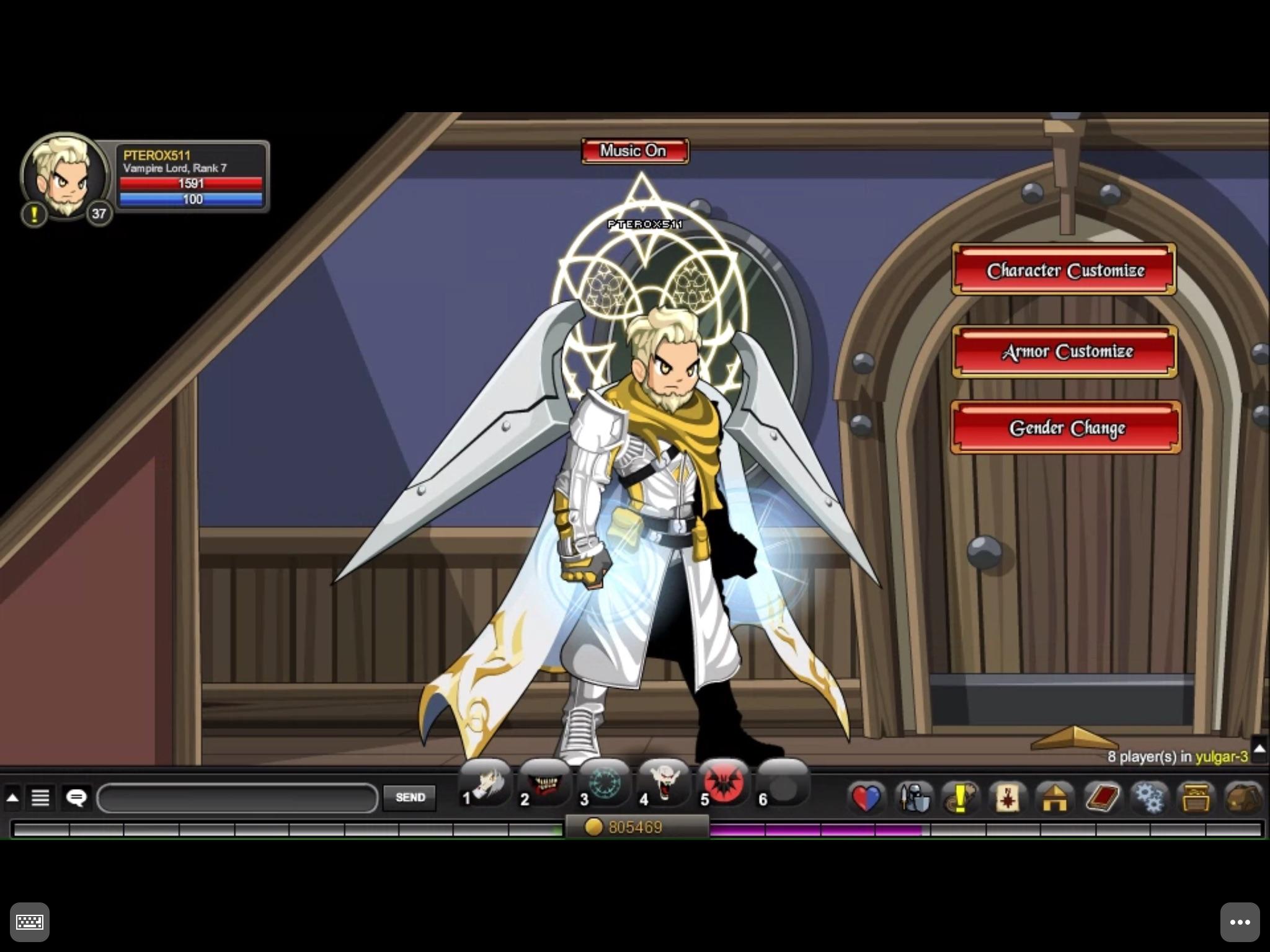This screenshot has height=952, width=1270.
Task: Toggle the chat bubble visibility
Action: click(76, 798)
